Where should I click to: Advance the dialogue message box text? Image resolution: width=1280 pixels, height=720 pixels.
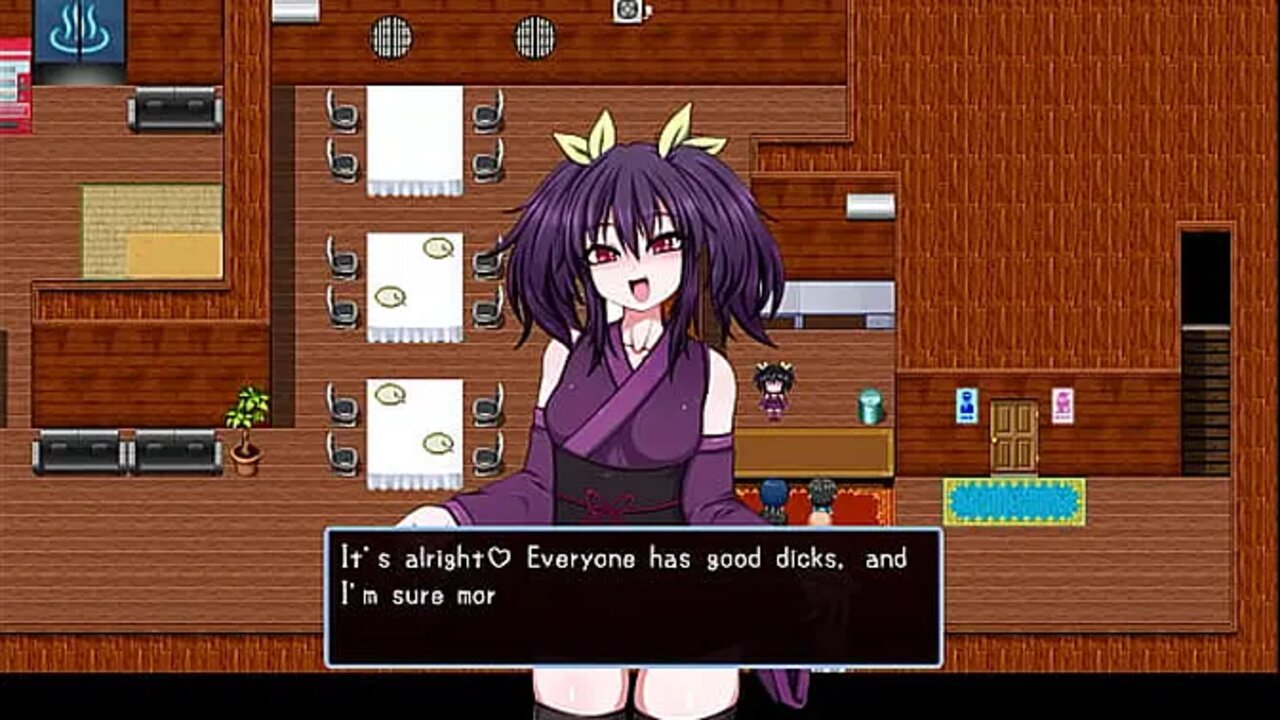[633, 597]
